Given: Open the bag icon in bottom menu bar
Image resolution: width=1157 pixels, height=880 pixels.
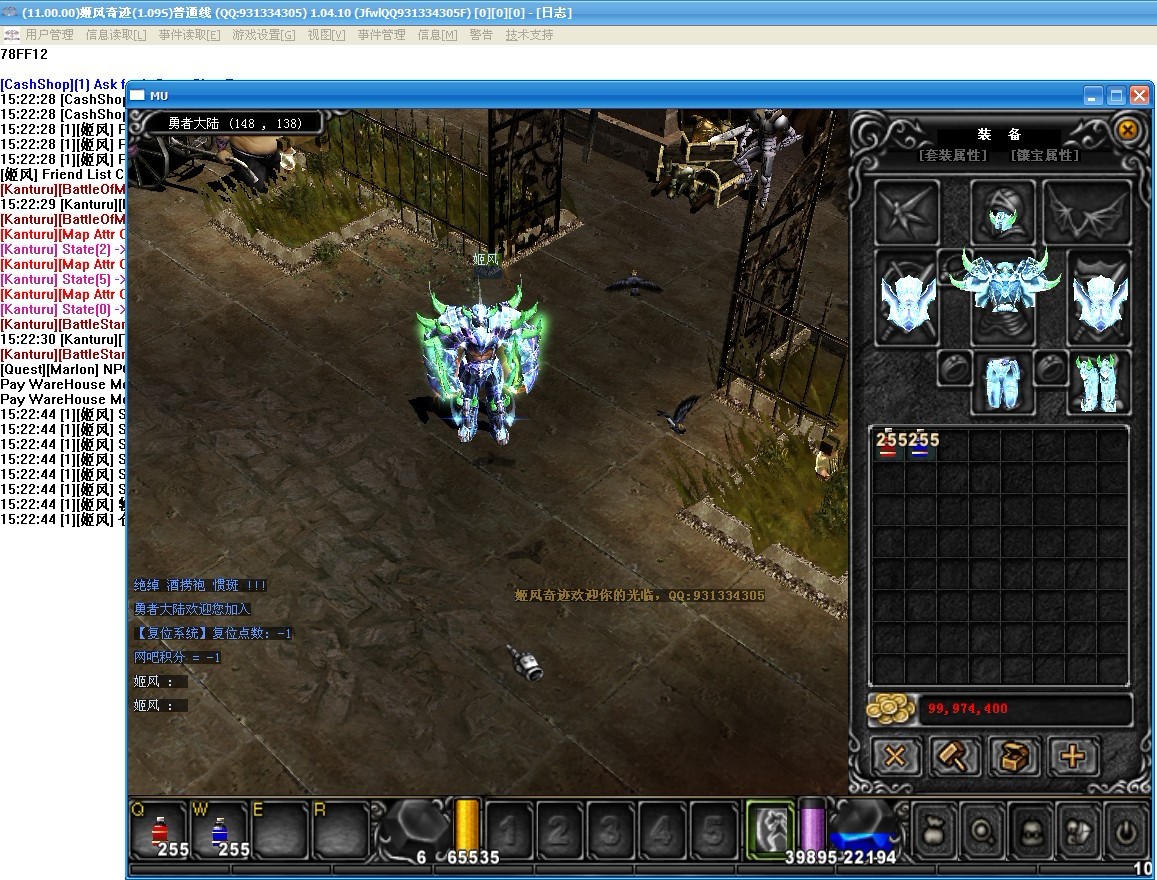Looking at the screenshot, I should pyautogui.click(x=934, y=829).
